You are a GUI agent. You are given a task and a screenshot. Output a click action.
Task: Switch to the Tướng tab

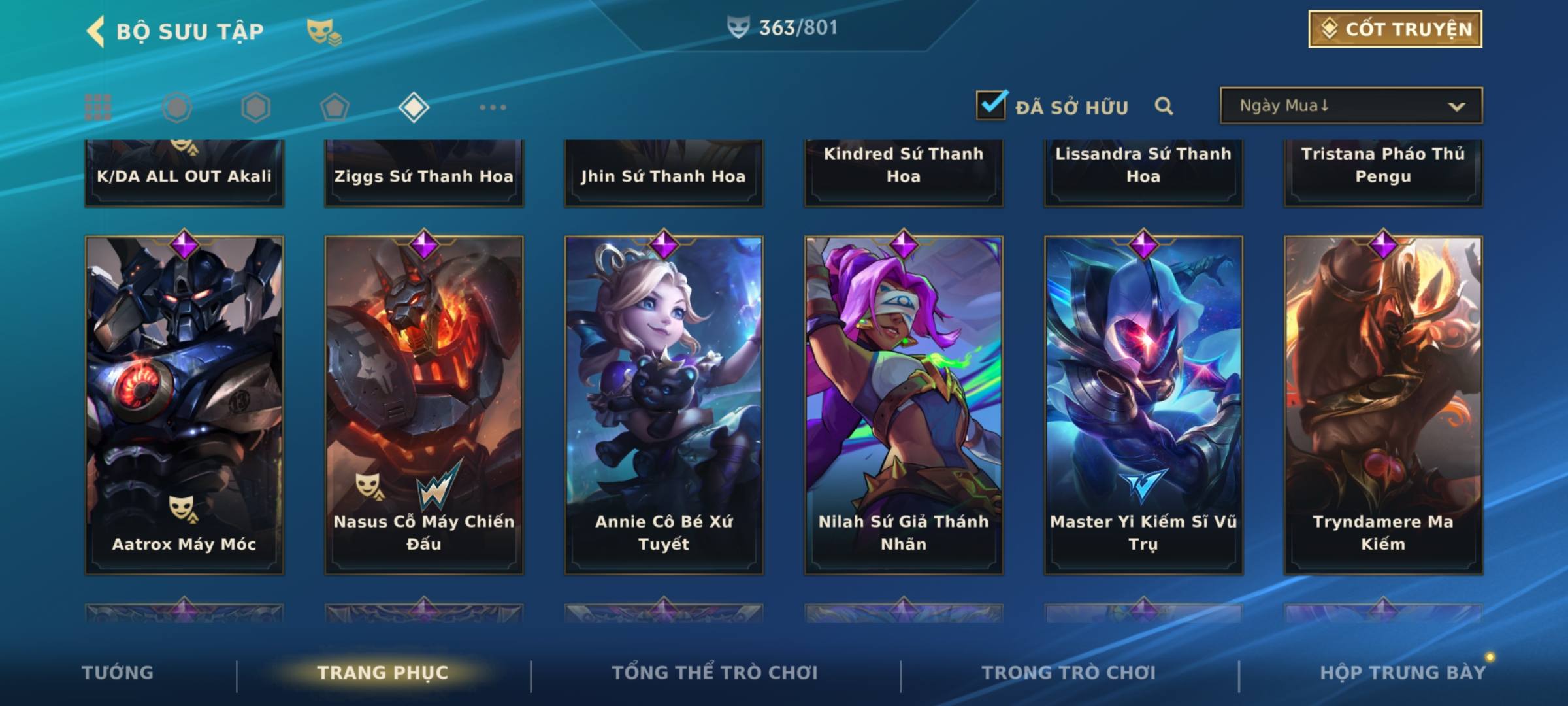click(118, 673)
